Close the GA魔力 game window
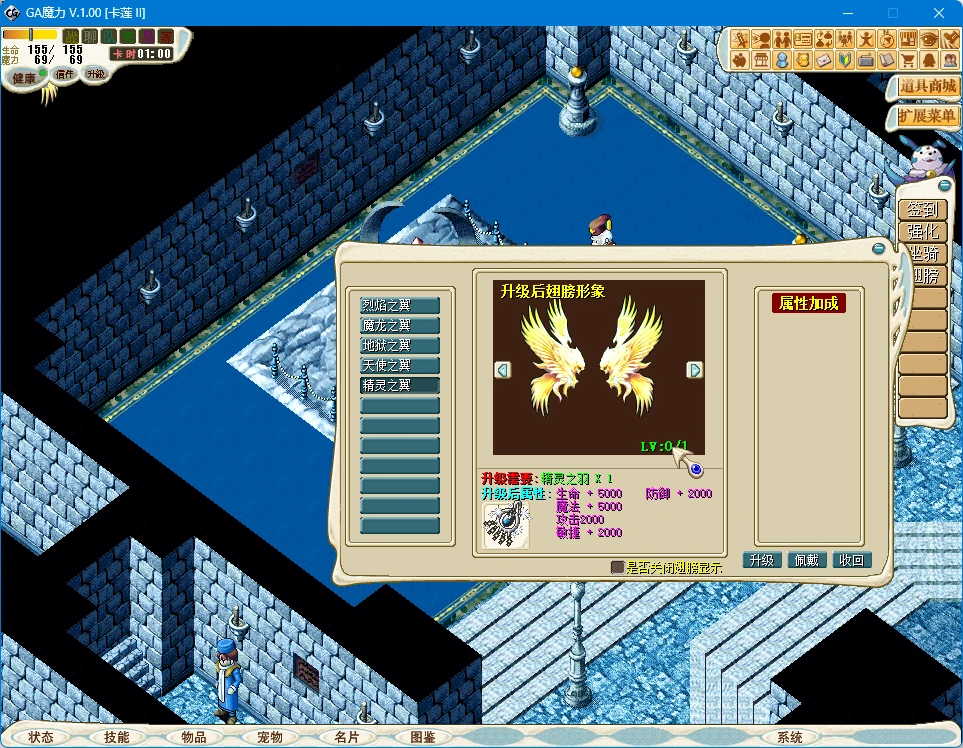963x748 pixels. [939, 13]
